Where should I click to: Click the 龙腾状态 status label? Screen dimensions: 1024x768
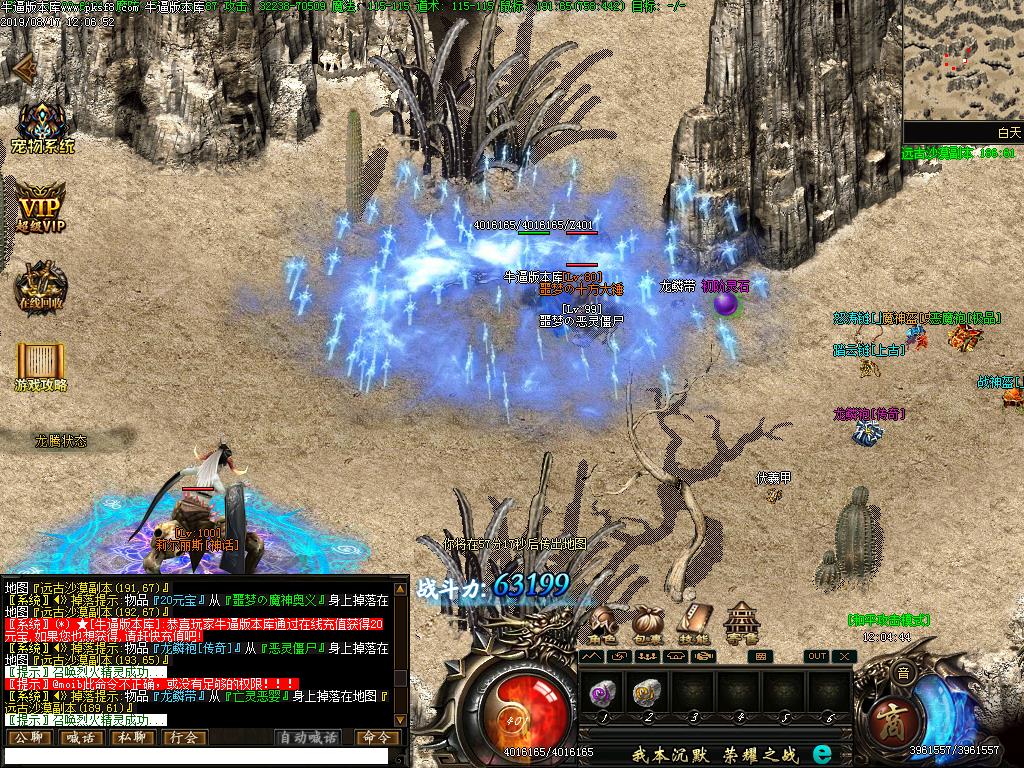point(61,440)
